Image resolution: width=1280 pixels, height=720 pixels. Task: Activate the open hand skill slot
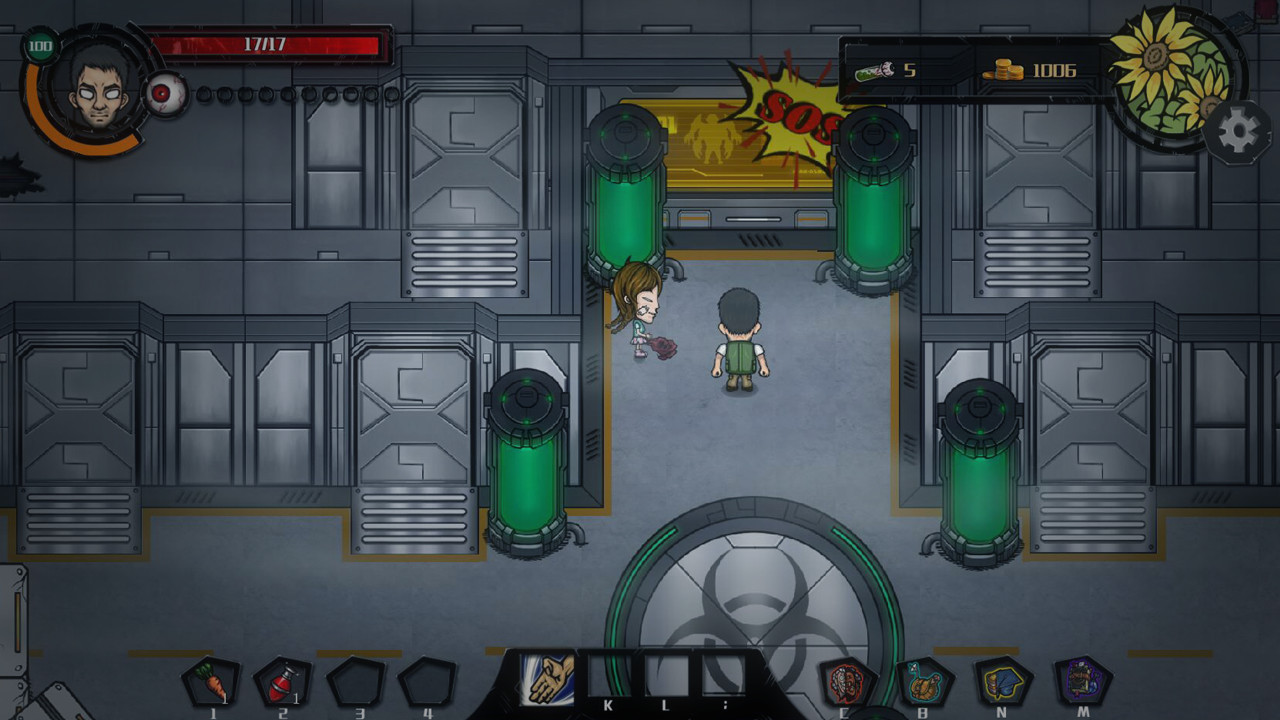coord(548,679)
